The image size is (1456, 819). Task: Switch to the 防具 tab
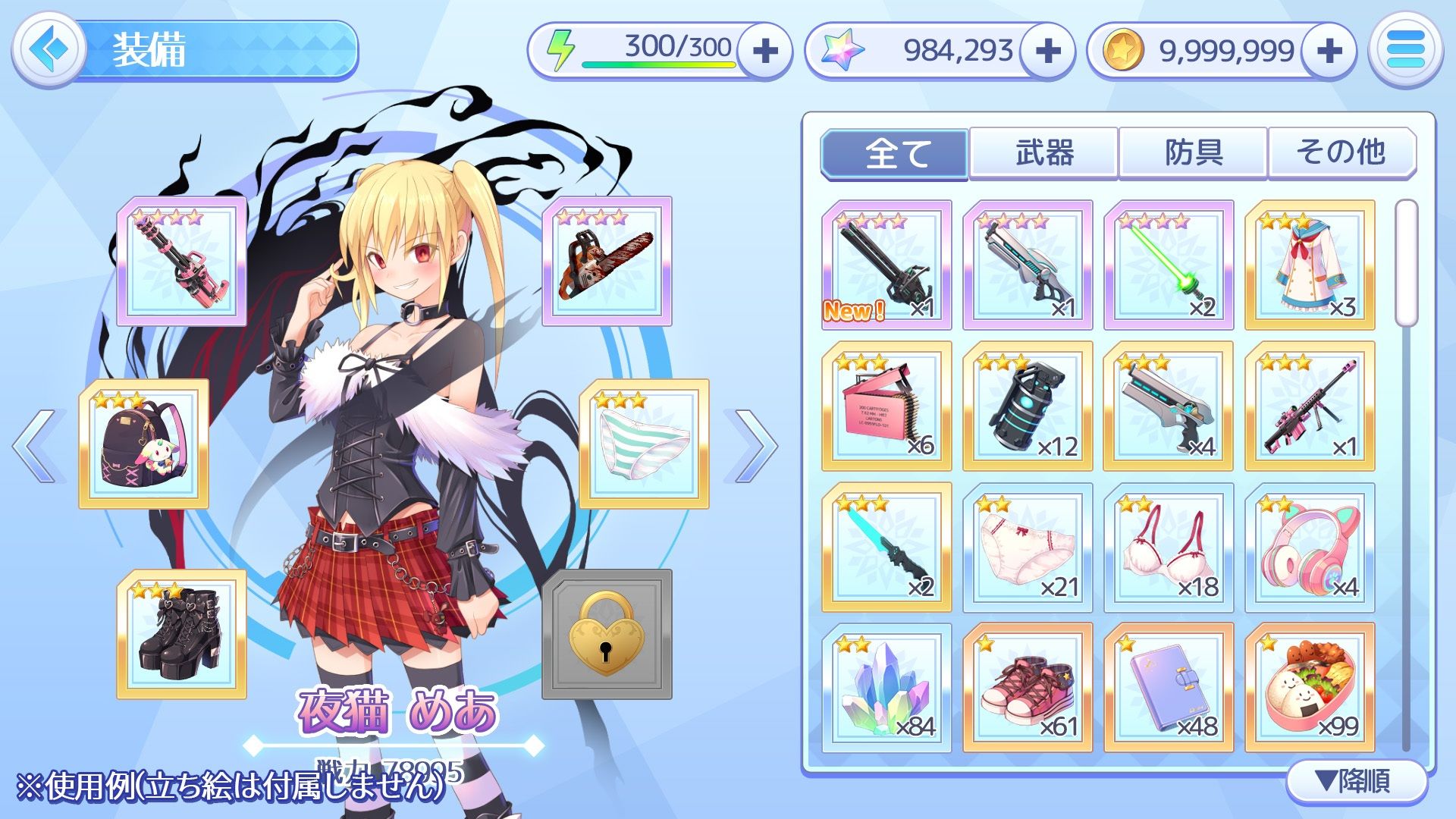pyautogui.click(x=1193, y=153)
